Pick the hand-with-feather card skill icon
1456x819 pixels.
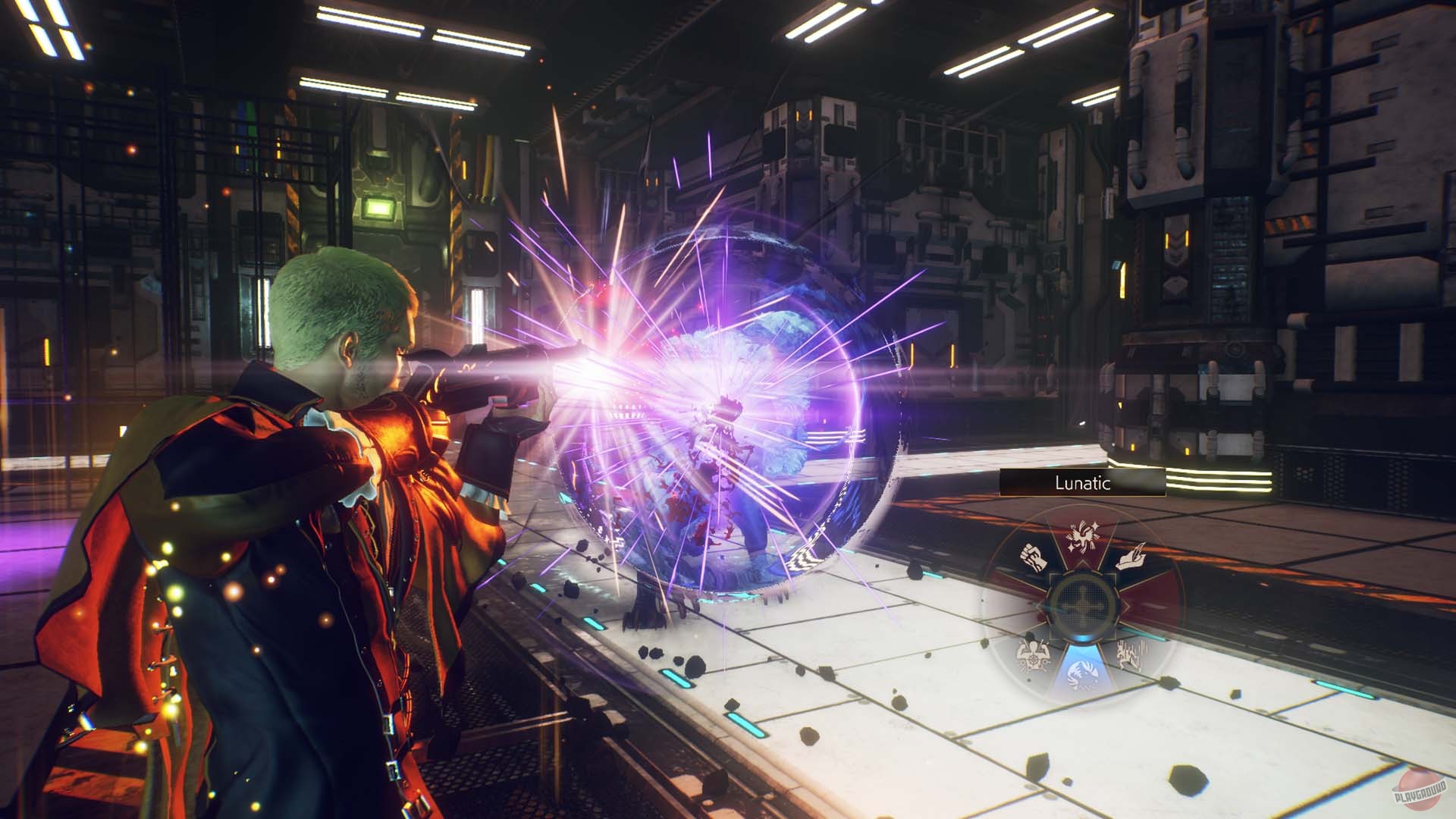(1131, 558)
